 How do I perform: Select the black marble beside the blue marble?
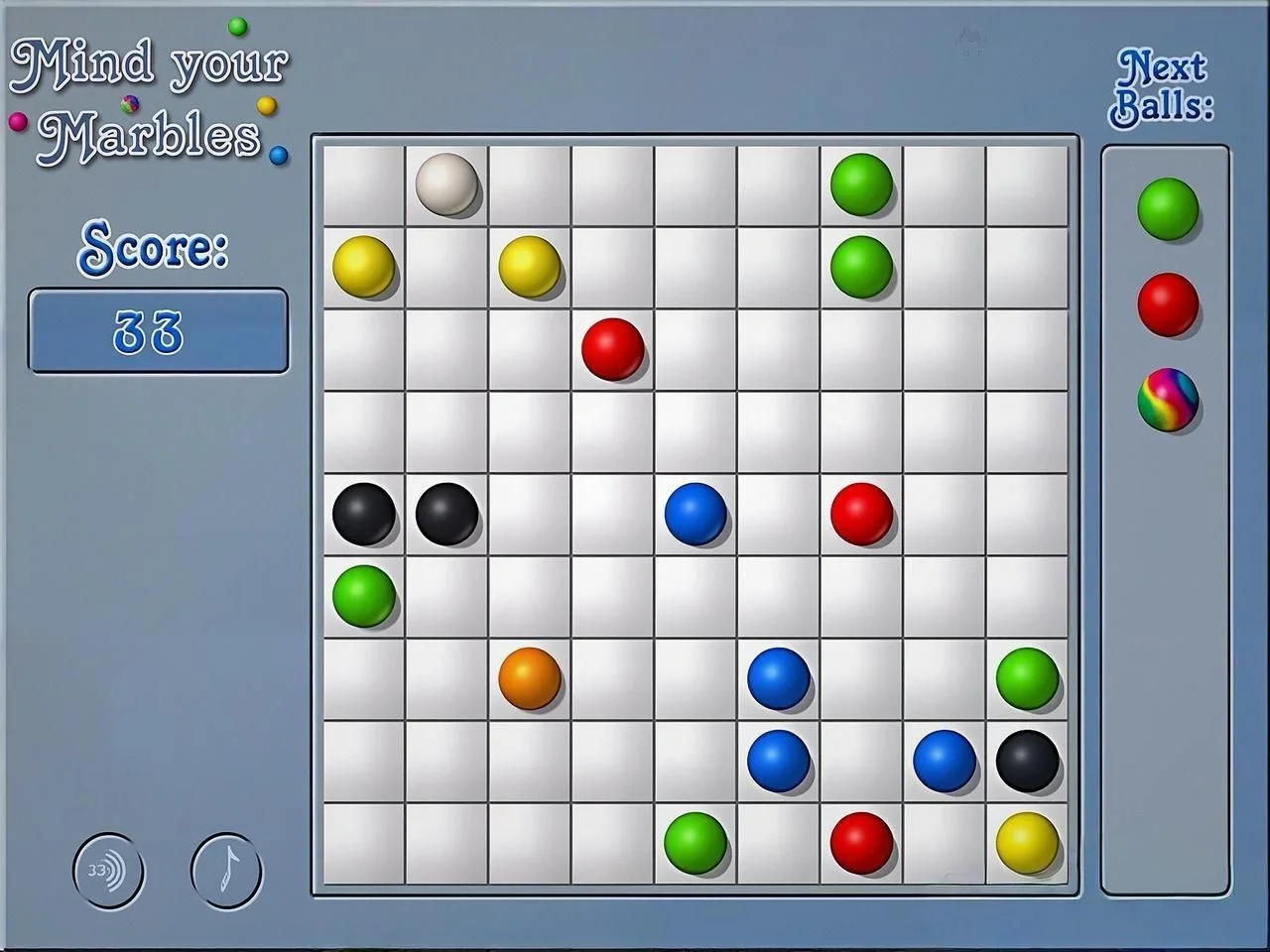(1027, 761)
